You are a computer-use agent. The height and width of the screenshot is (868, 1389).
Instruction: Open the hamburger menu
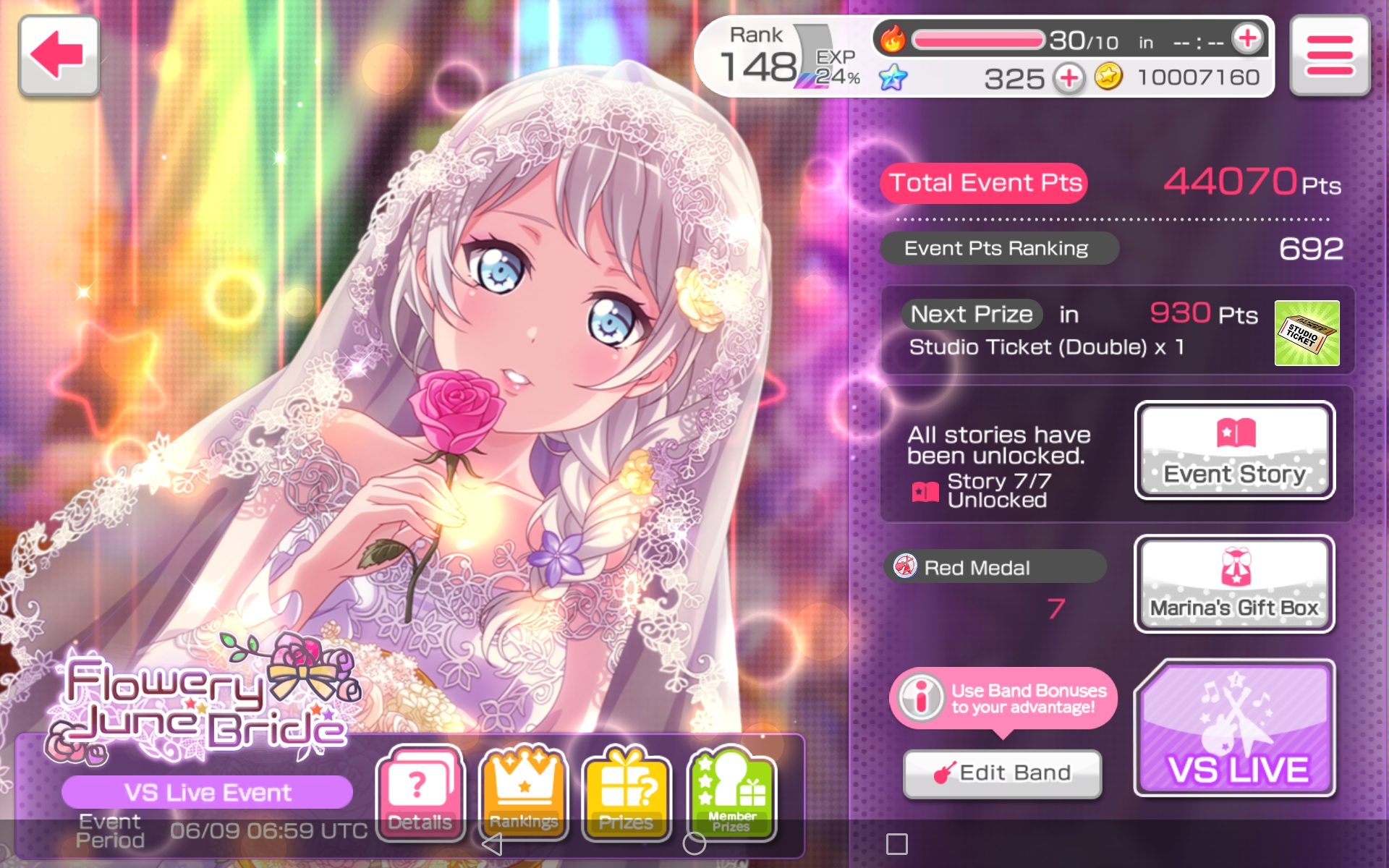(1330, 56)
